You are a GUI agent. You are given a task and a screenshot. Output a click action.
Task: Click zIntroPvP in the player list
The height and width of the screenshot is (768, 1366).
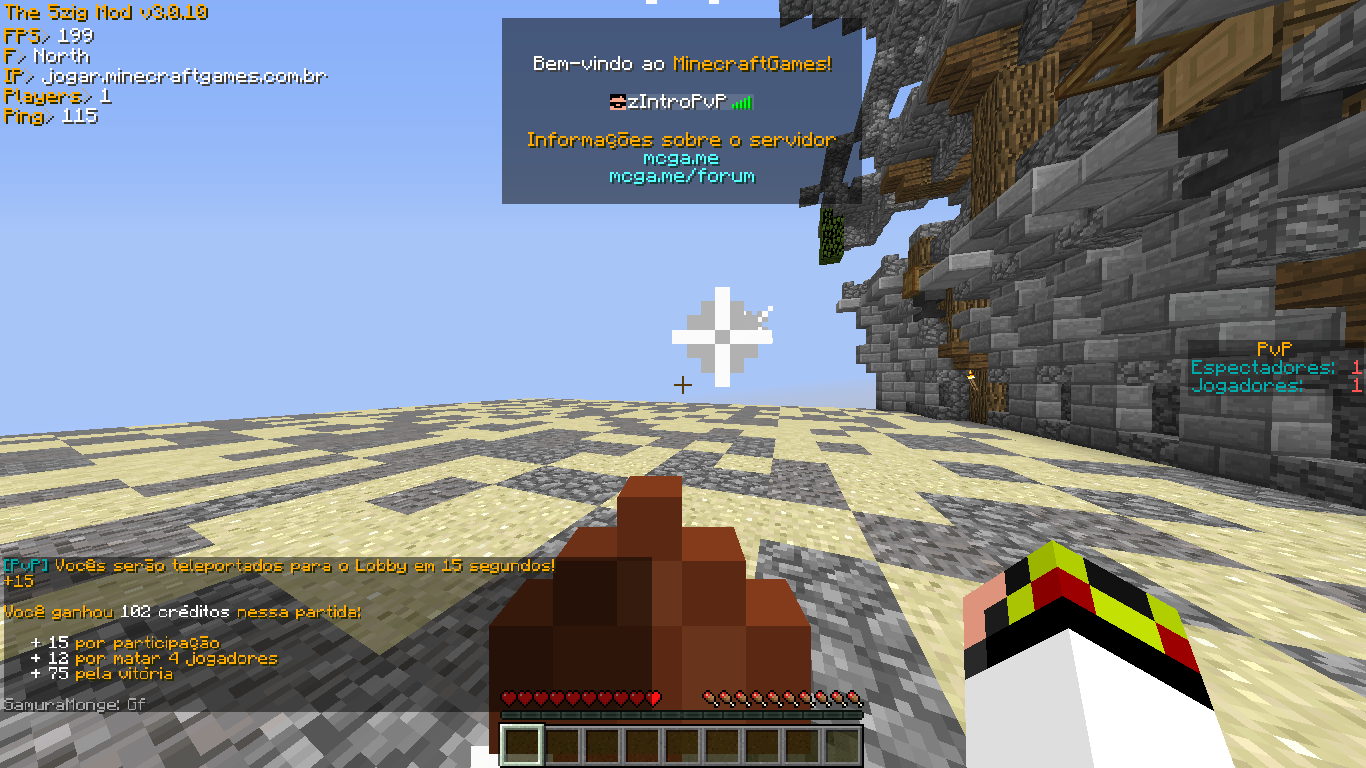pyautogui.click(x=676, y=102)
